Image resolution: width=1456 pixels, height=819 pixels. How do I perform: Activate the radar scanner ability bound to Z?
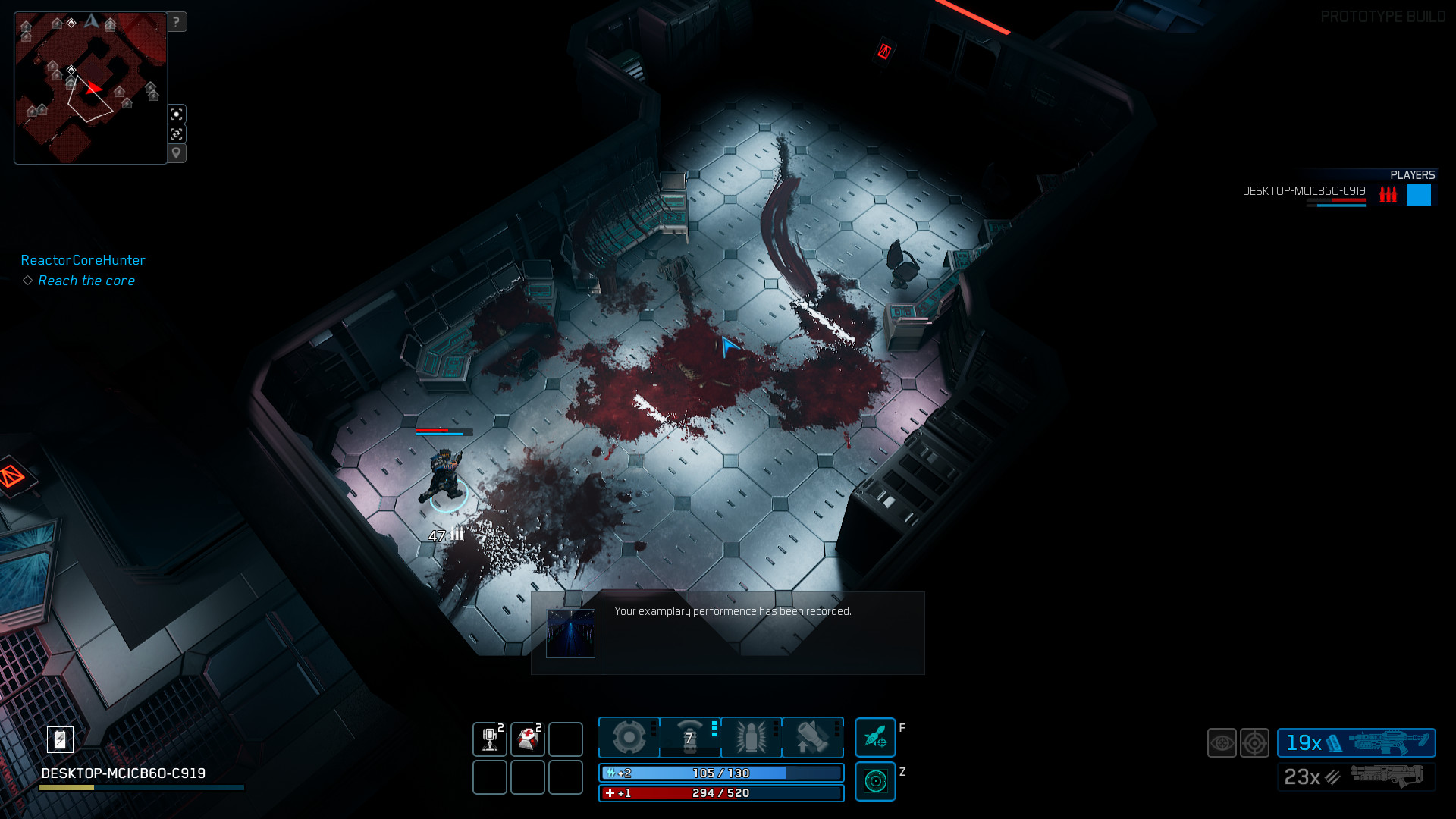(876, 781)
